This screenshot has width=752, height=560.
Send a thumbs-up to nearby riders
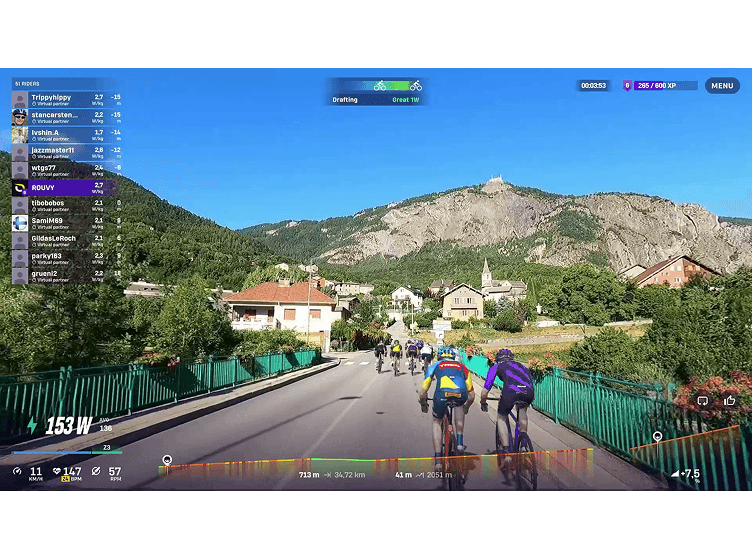[x=729, y=400]
